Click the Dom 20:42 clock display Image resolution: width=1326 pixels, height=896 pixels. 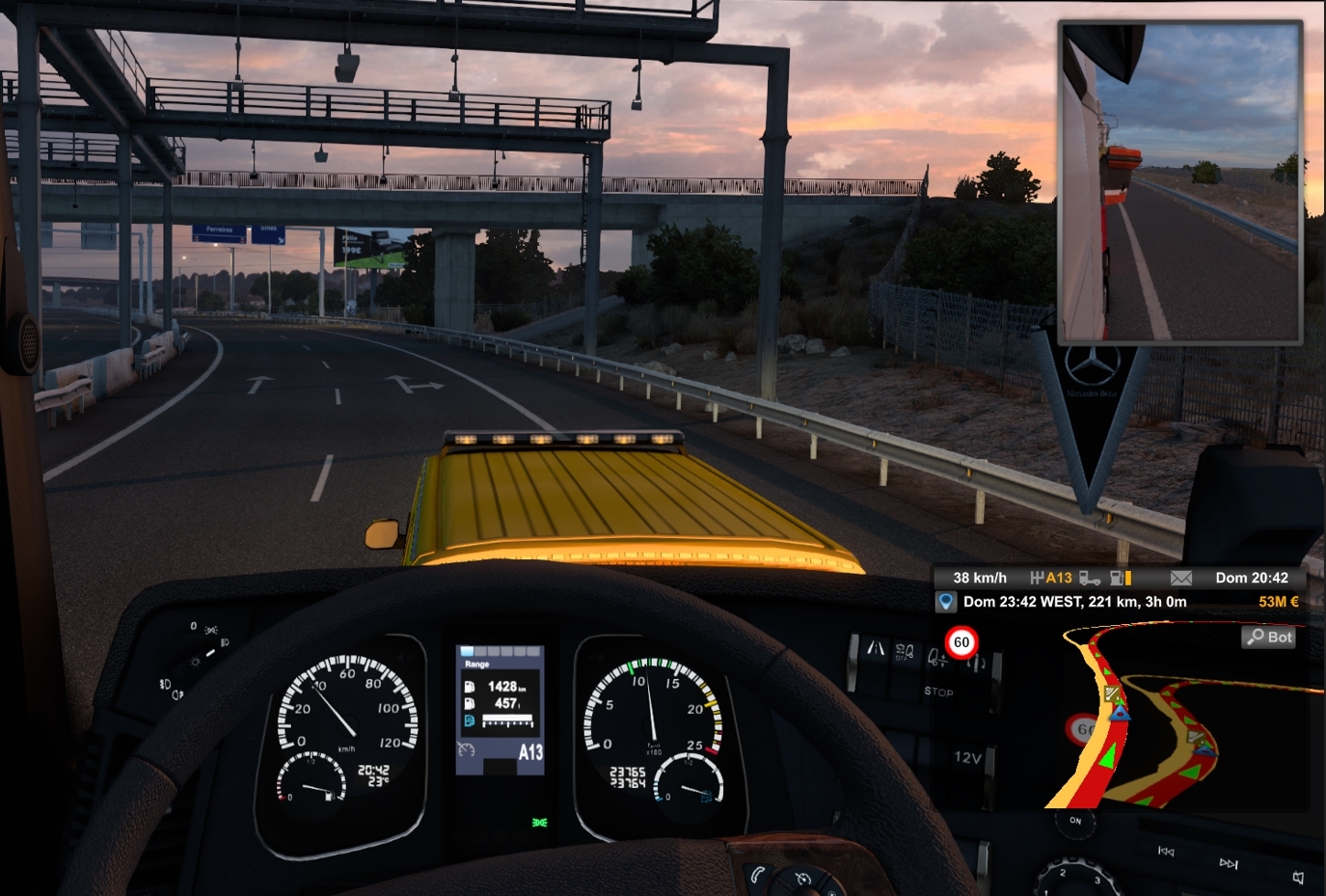tap(1251, 577)
